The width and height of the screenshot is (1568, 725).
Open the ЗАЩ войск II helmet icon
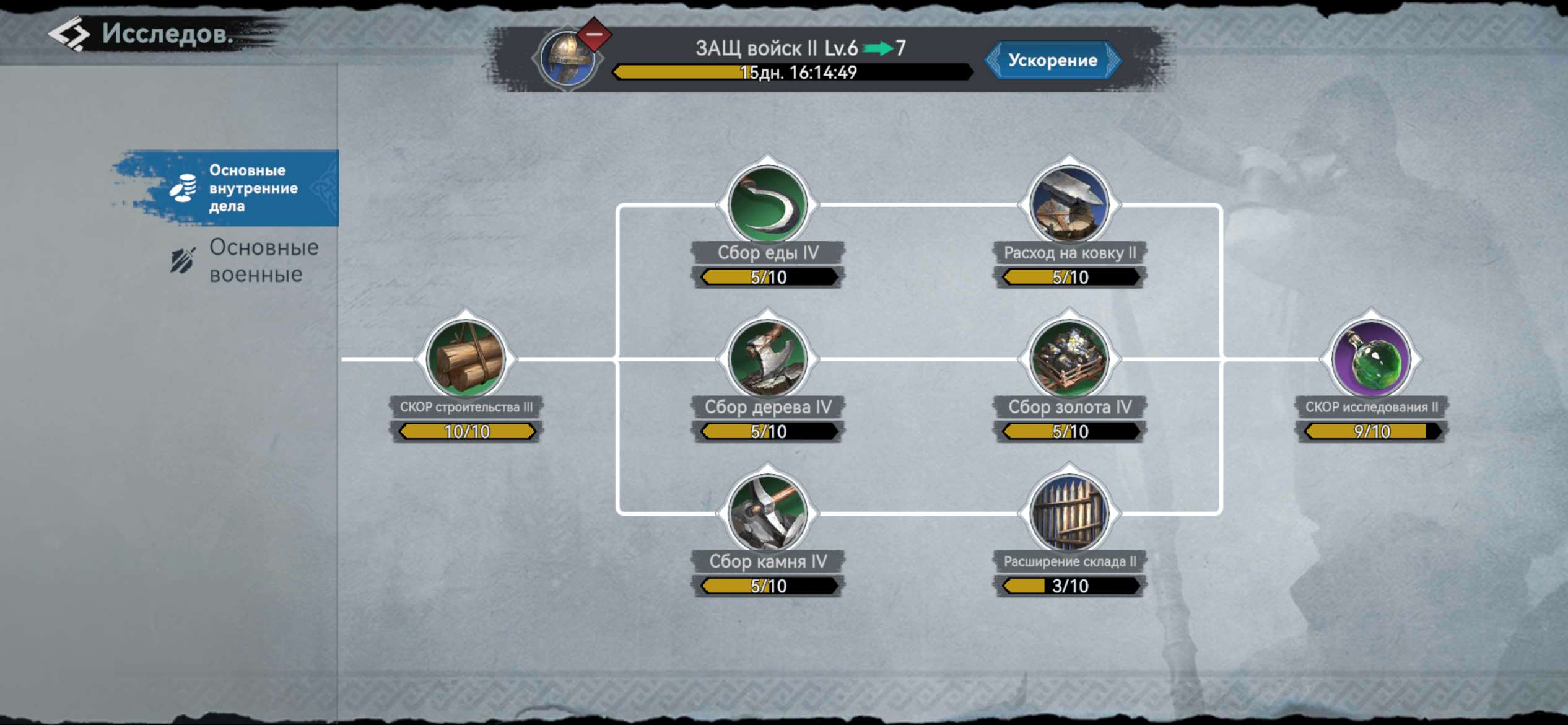tap(566, 60)
